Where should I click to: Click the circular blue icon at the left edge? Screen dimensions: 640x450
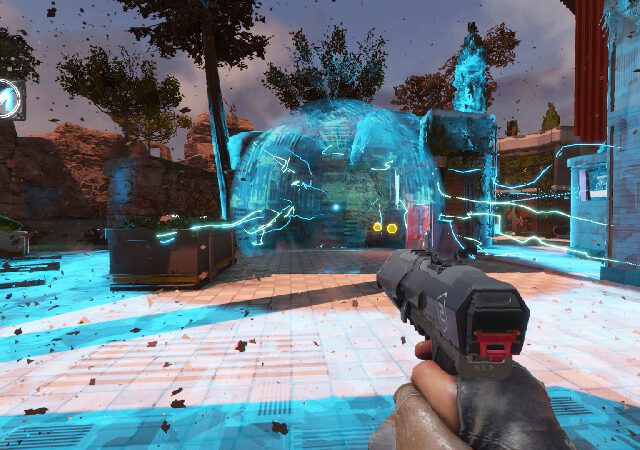pos(10,98)
